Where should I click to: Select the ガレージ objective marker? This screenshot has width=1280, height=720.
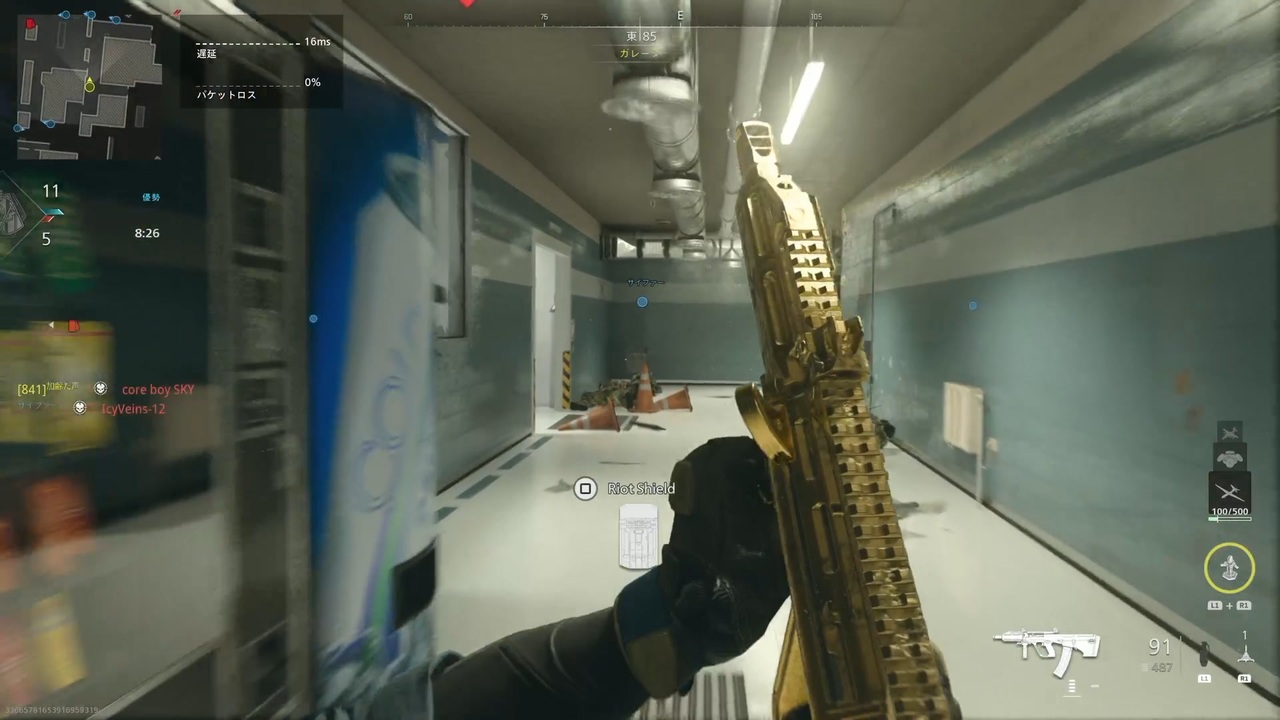coord(638,53)
